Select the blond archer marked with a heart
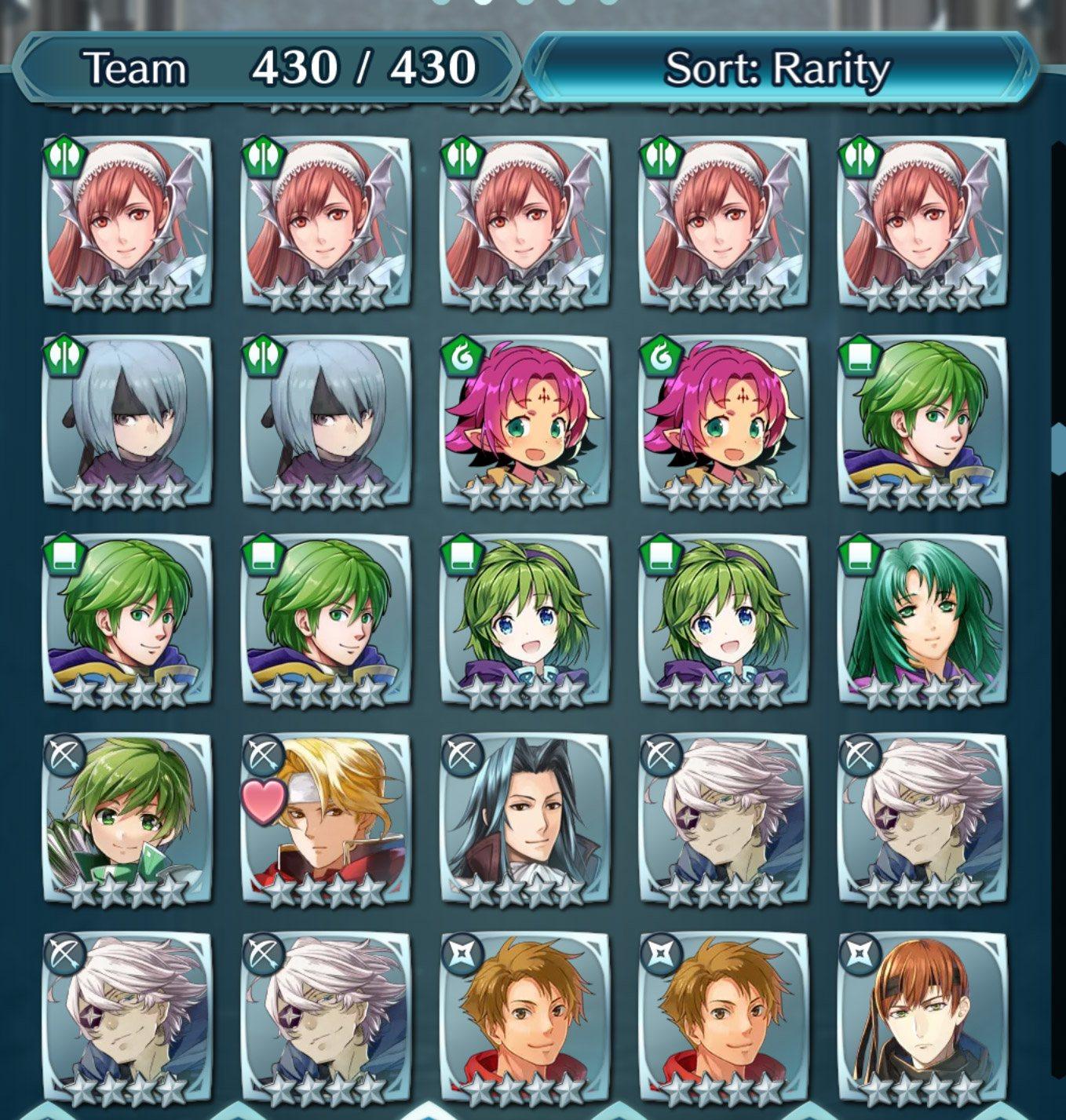1066x1120 pixels. pos(327,818)
